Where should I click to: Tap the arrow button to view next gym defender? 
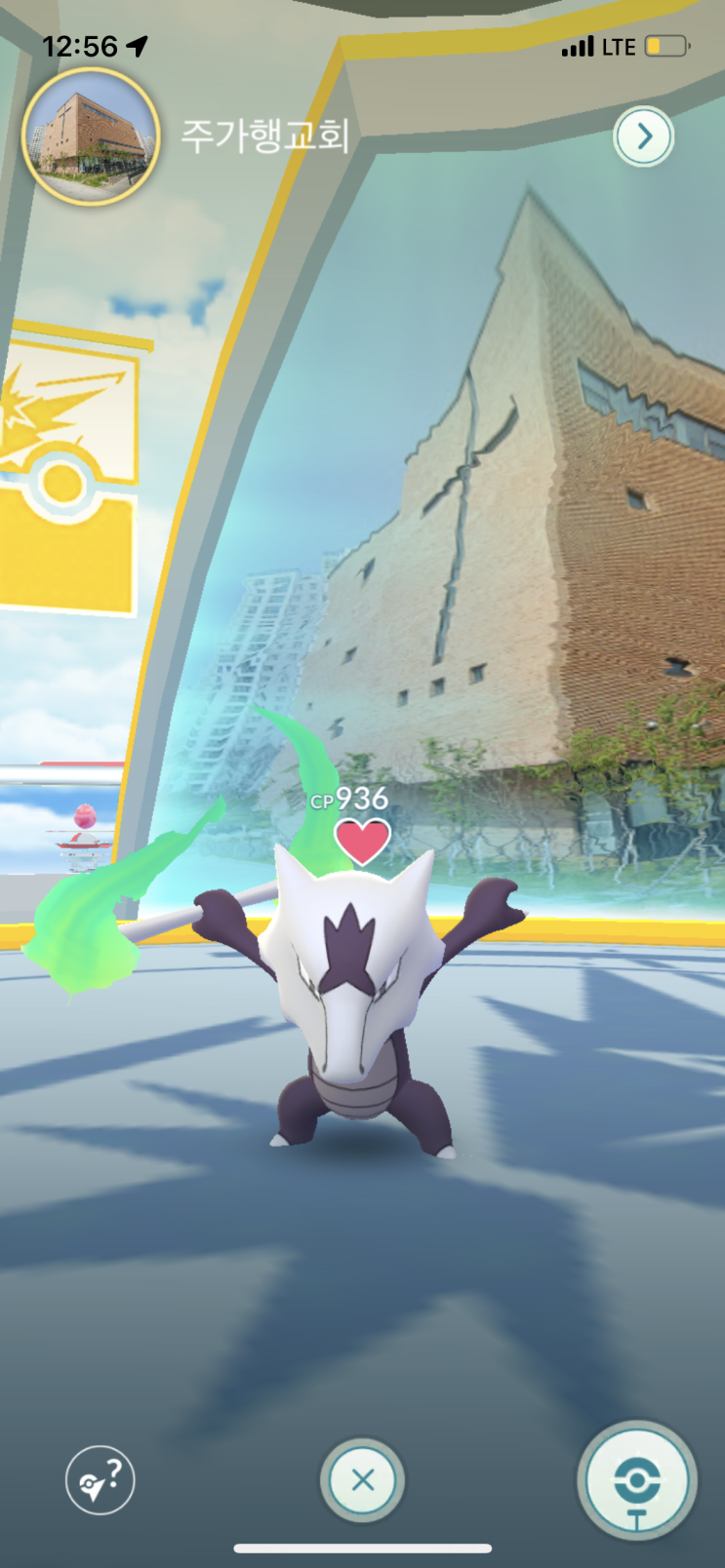click(x=643, y=137)
